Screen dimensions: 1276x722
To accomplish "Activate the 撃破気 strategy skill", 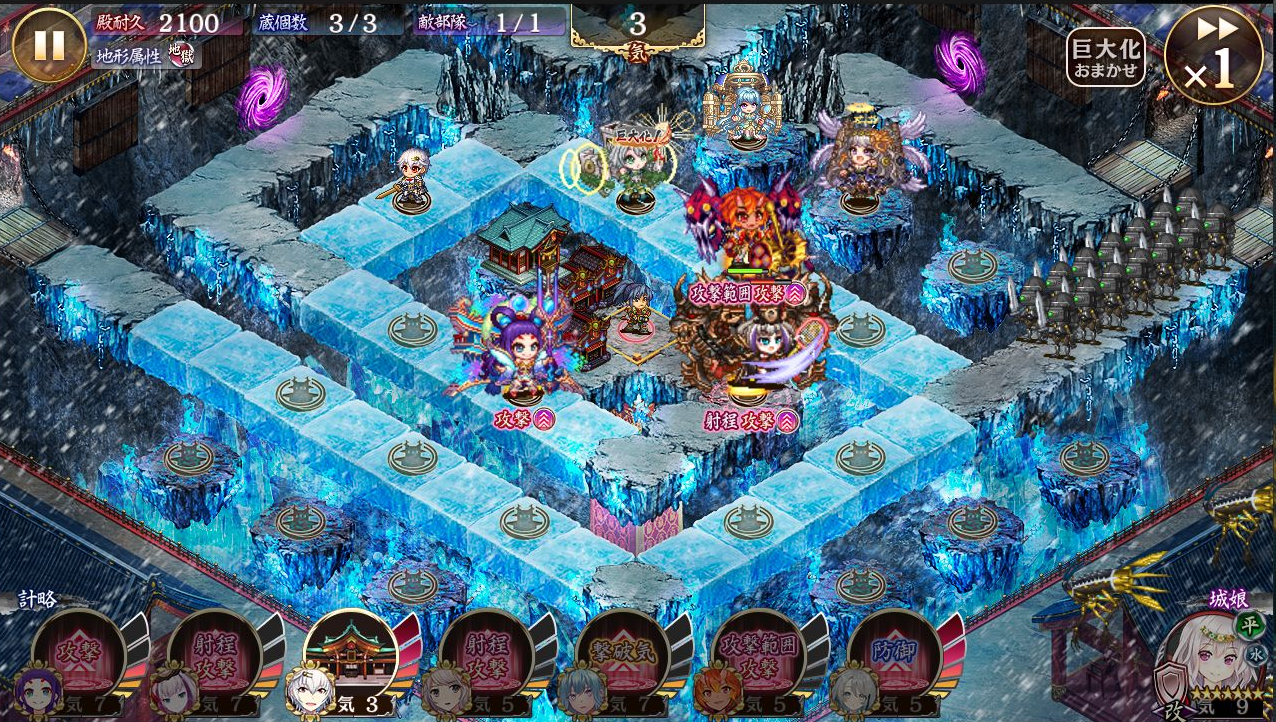I will click(x=623, y=656).
